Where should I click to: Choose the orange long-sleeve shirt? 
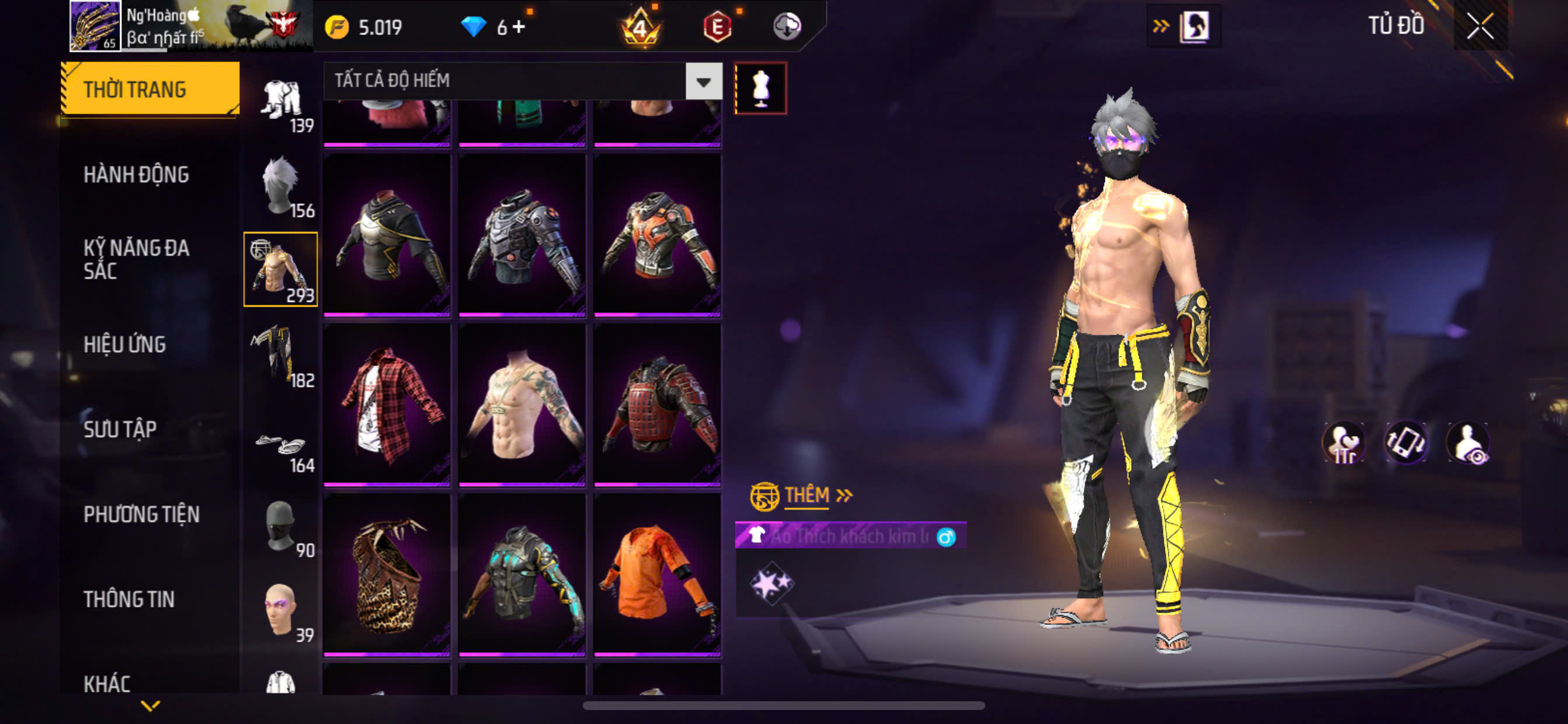(657, 574)
